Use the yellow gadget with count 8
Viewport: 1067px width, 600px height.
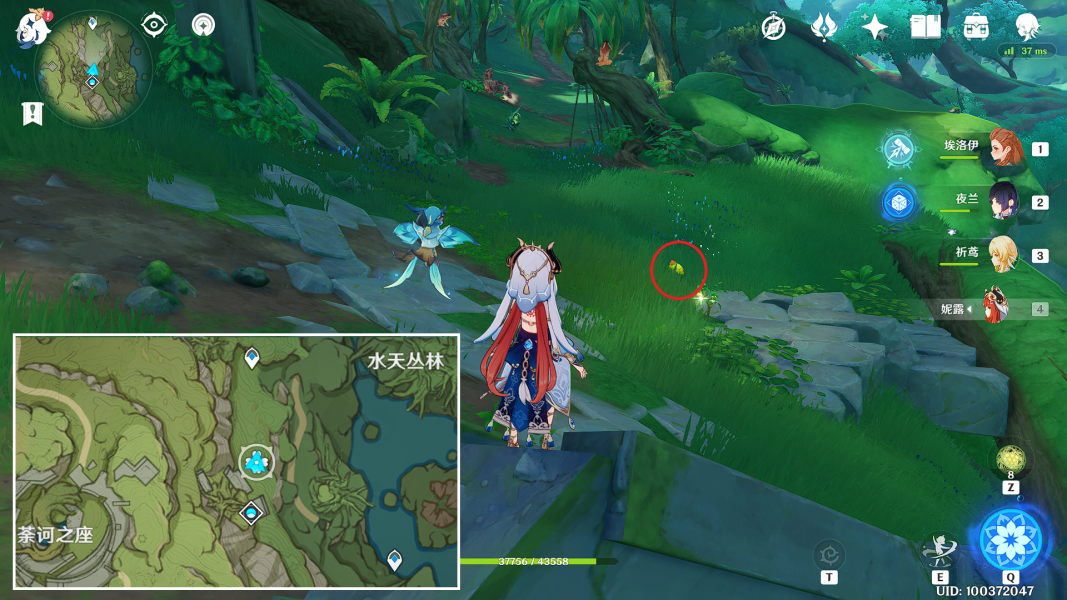tap(1010, 461)
